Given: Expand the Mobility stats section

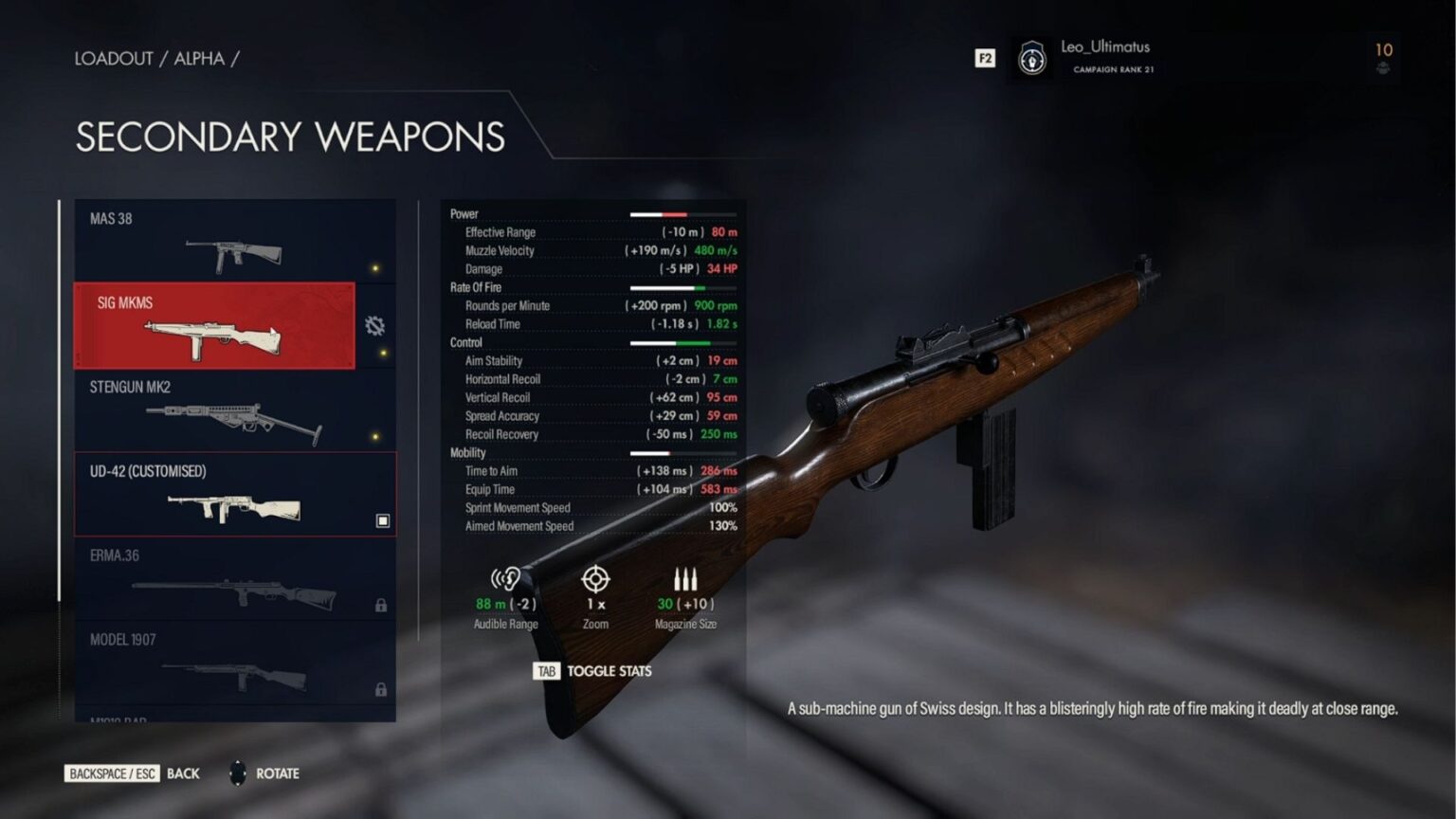Looking at the screenshot, I should [465, 452].
